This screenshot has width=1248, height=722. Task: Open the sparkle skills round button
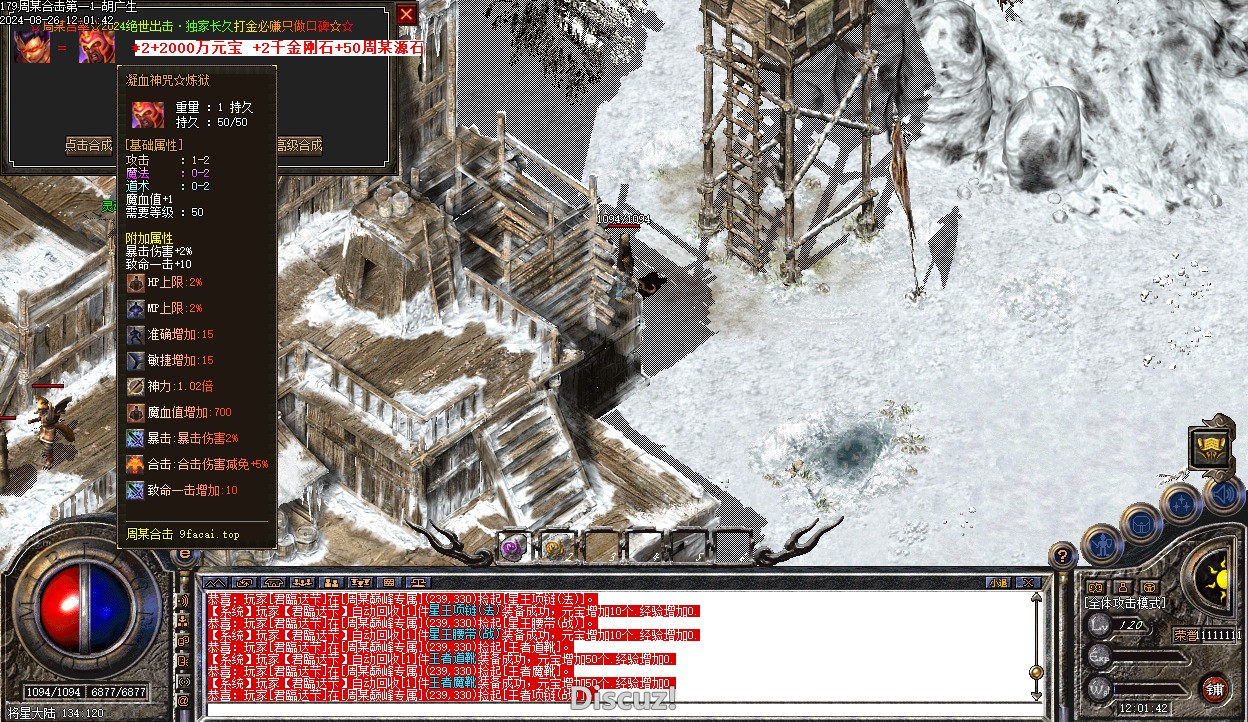pos(1181,503)
